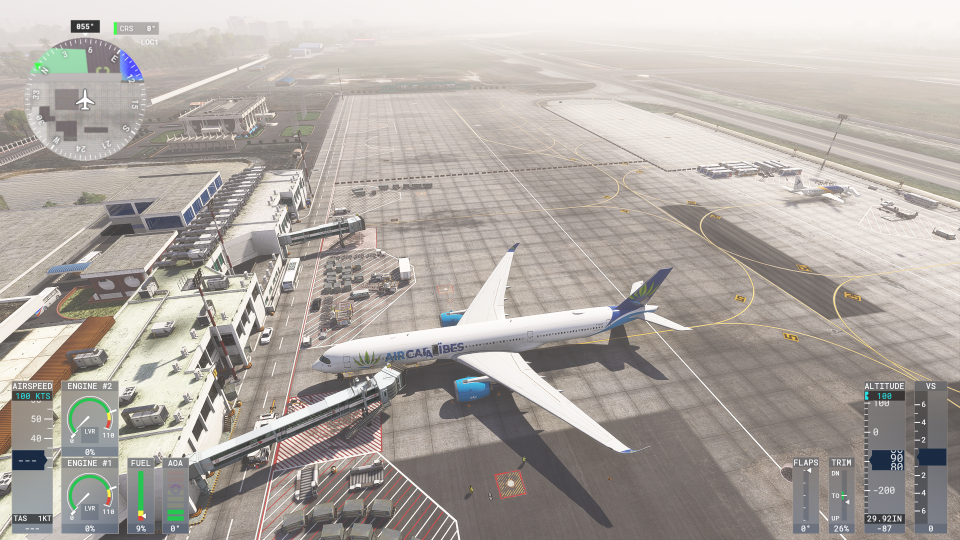Click the ALTITUDE tape panel

pyautogui.click(x=885, y=456)
